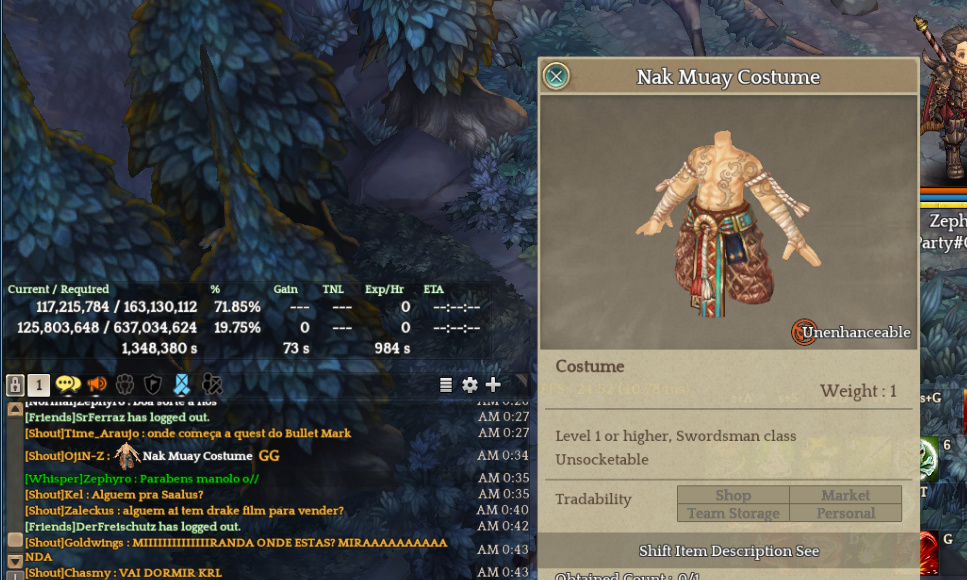Open the chat list menu icon
Screen dimensions: 967x580
446,385
